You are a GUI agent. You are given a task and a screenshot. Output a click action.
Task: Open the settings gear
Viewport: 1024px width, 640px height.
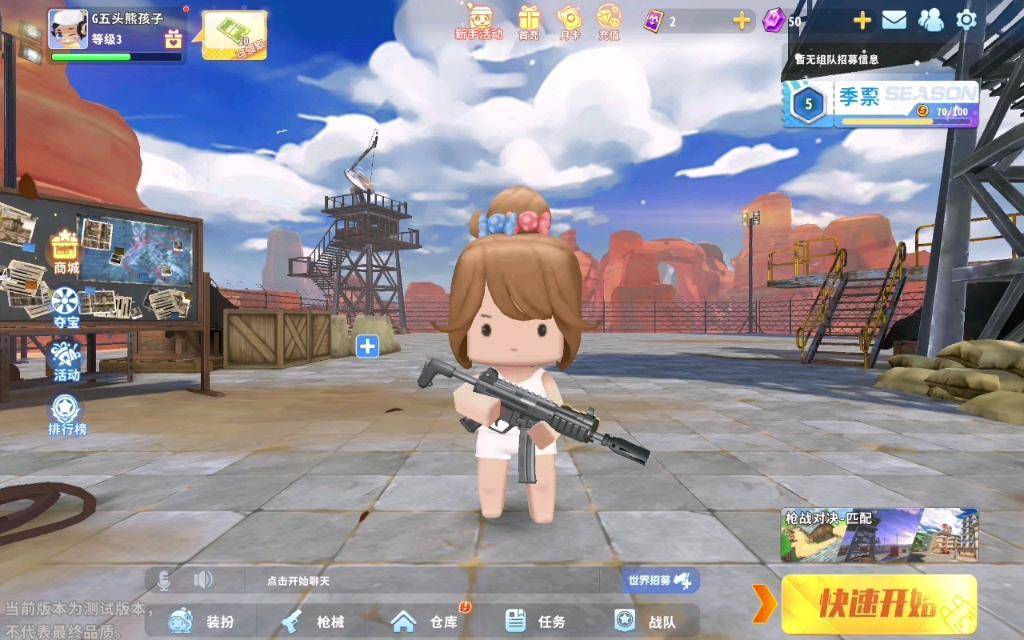pos(966,19)
